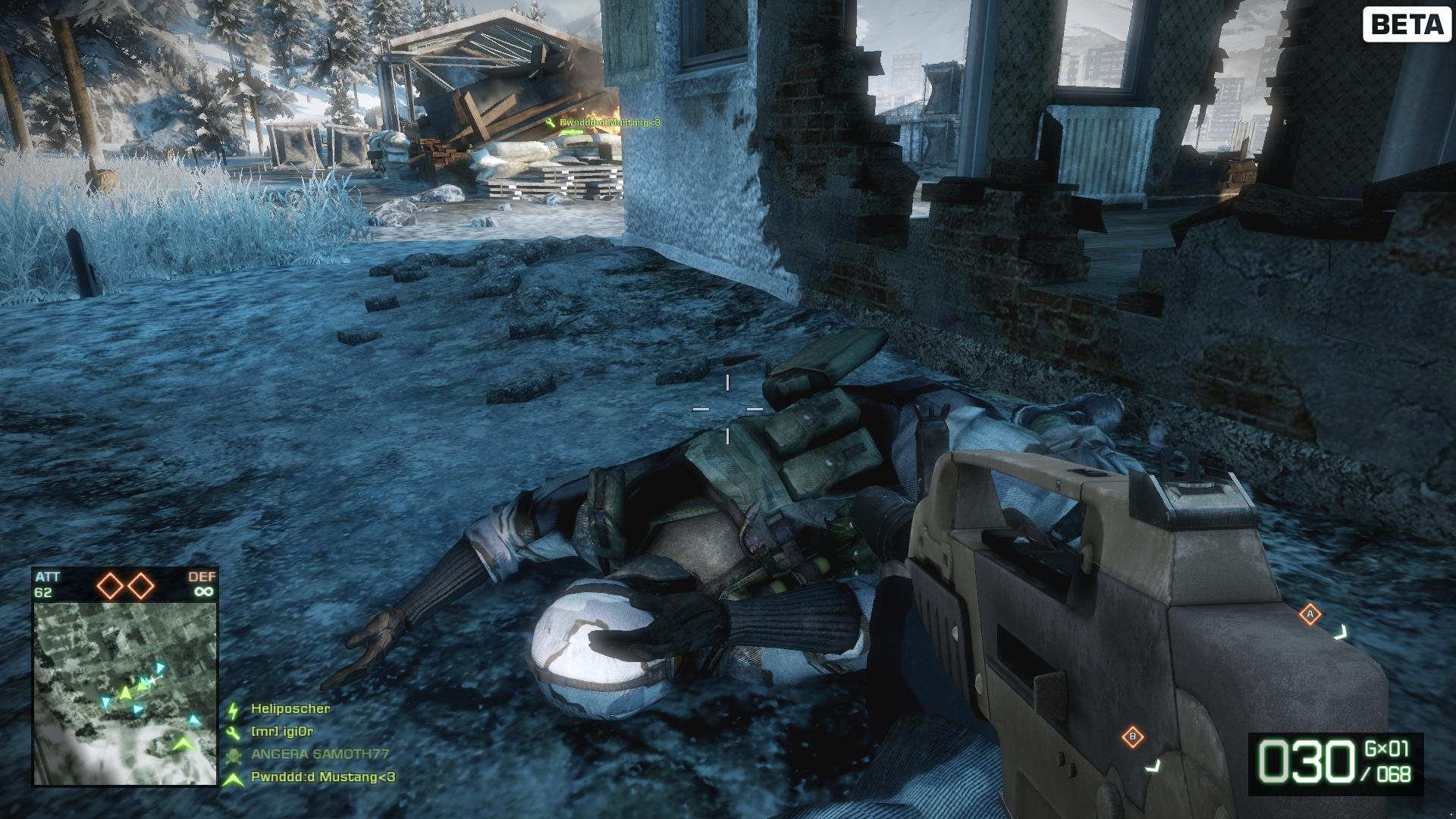Click the BETA badge
The width and height of the screenshot is (1456, 819).
1407,24
